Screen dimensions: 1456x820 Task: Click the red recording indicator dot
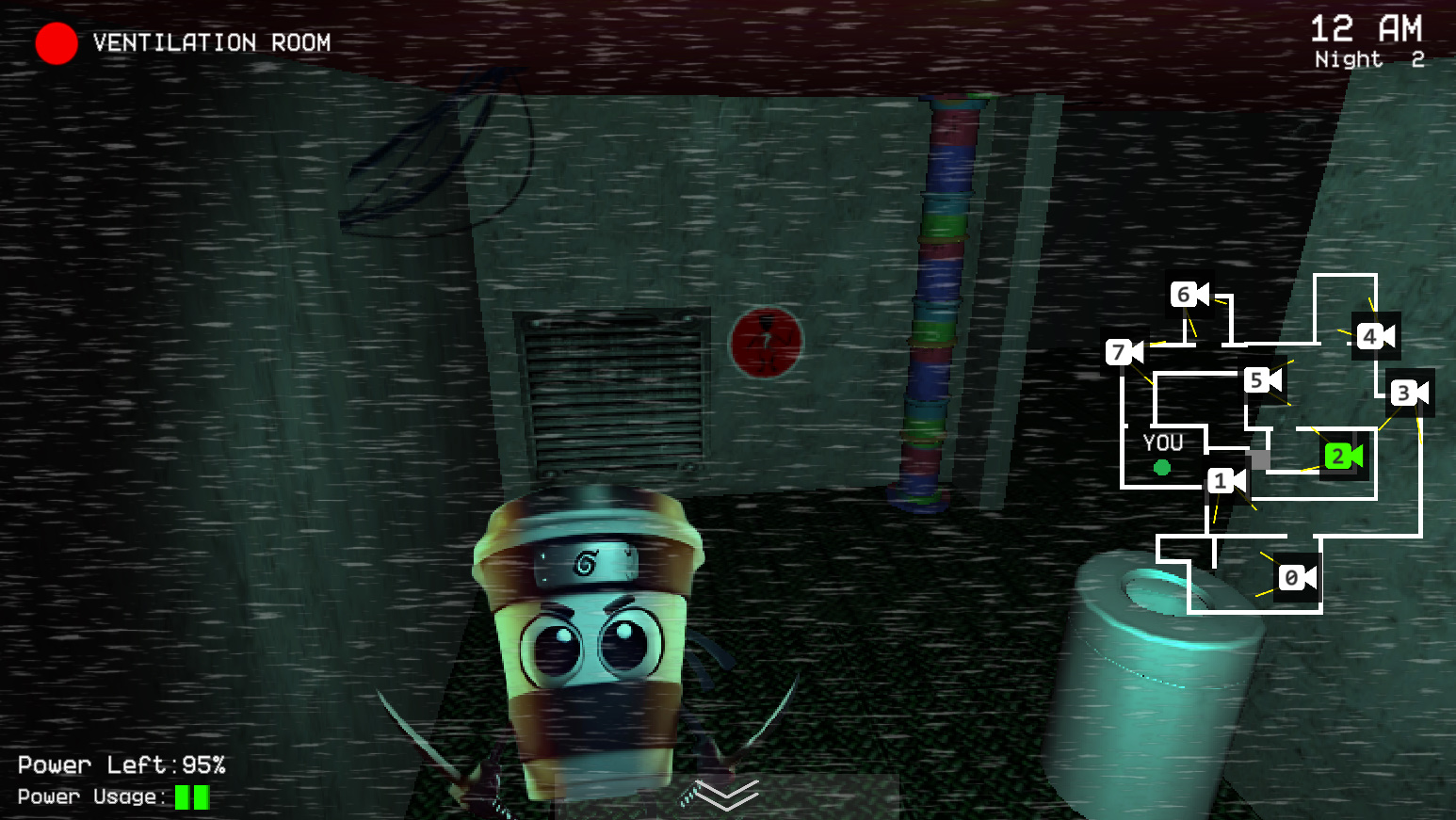tap(57, 43)
